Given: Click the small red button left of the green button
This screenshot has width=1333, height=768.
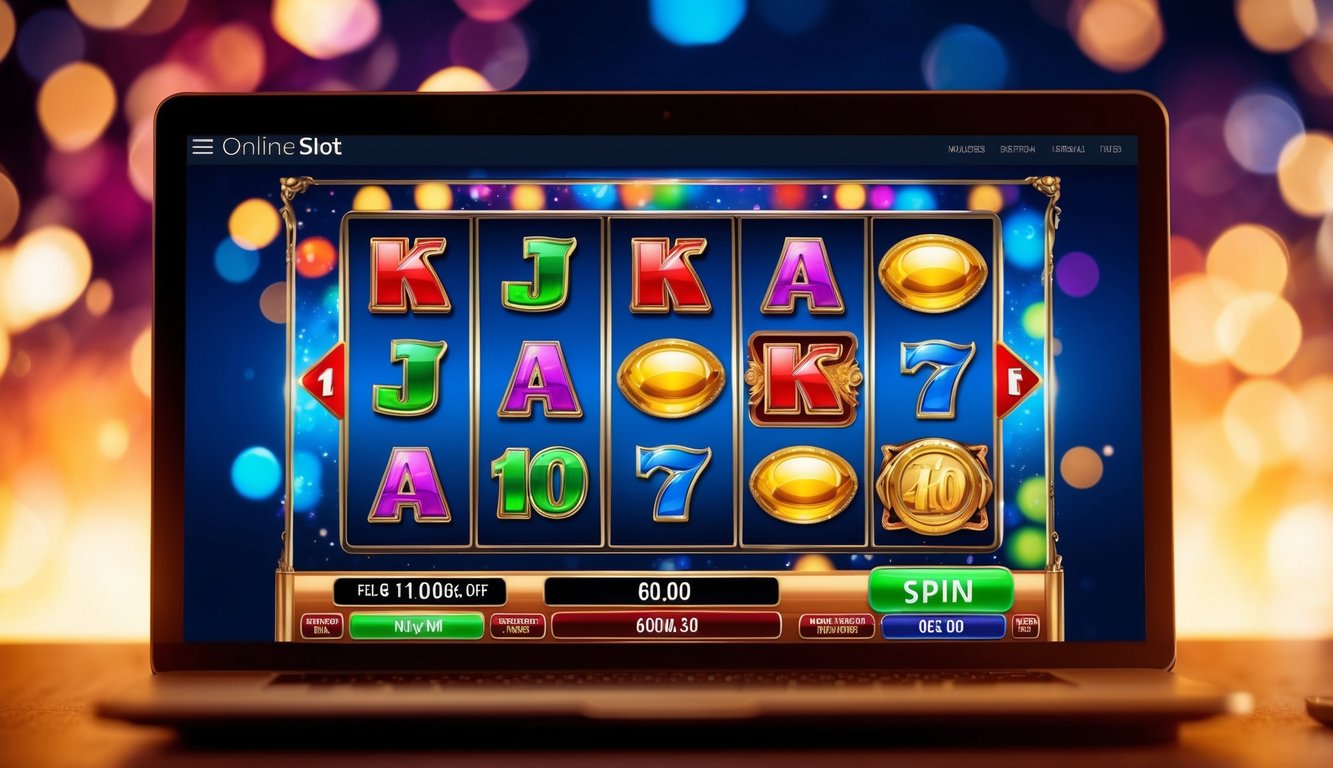Looking at the screenshot, I should 322,626.
